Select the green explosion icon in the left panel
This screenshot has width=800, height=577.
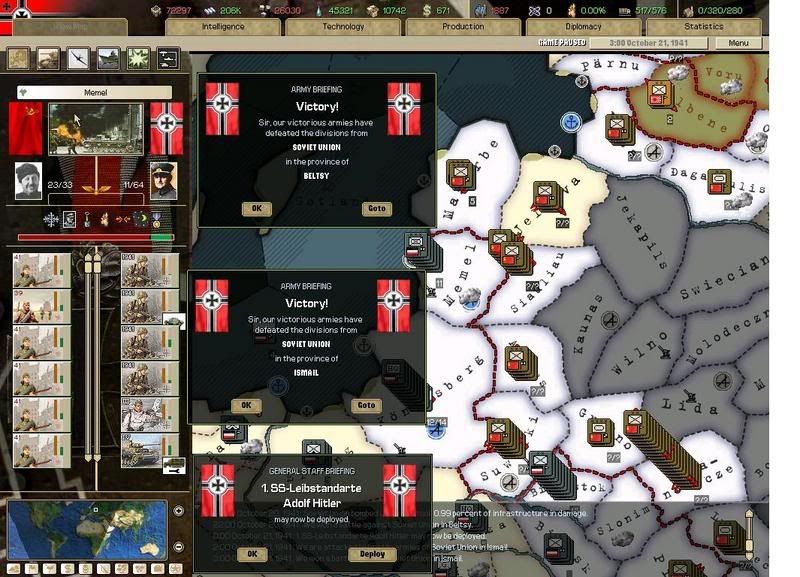(138, 59)
